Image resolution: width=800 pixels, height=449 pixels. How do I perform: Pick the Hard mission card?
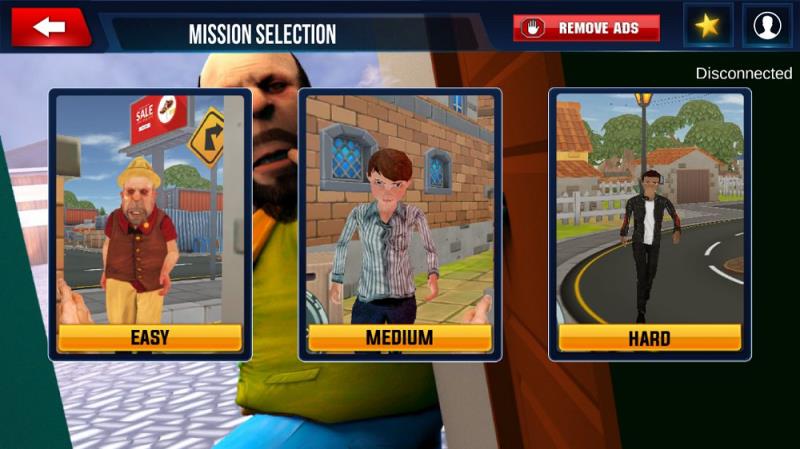(649, 224)
